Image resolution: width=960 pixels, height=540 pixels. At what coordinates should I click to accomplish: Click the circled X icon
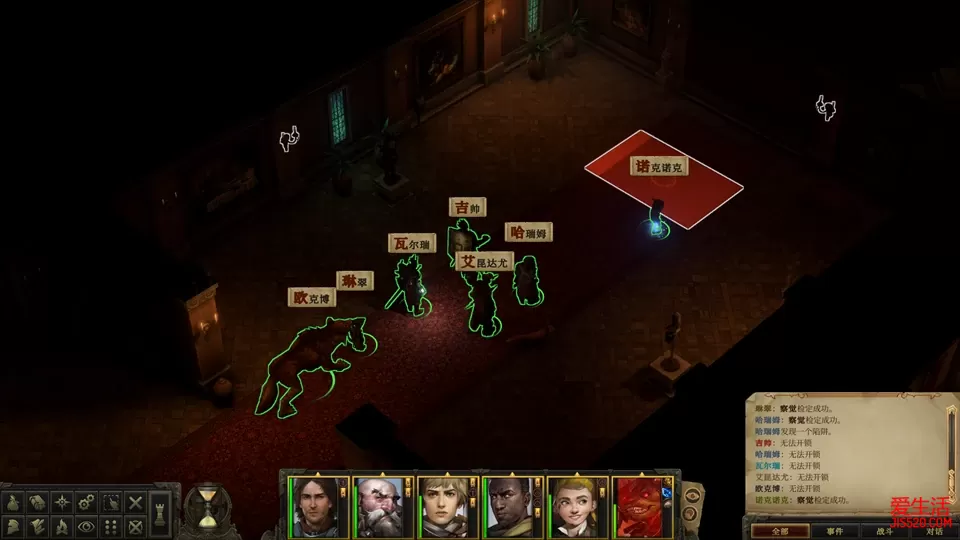pyautogui.click(x=136, y=526)
